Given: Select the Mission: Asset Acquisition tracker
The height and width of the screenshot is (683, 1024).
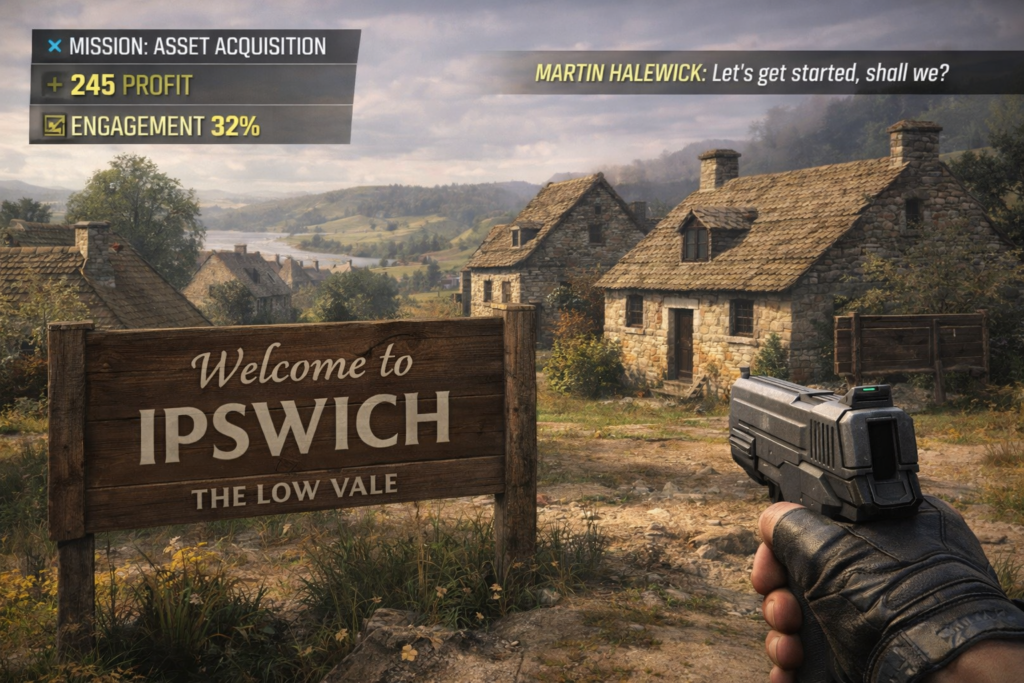Looking at the screenshot, I should [x=196, y=46].
